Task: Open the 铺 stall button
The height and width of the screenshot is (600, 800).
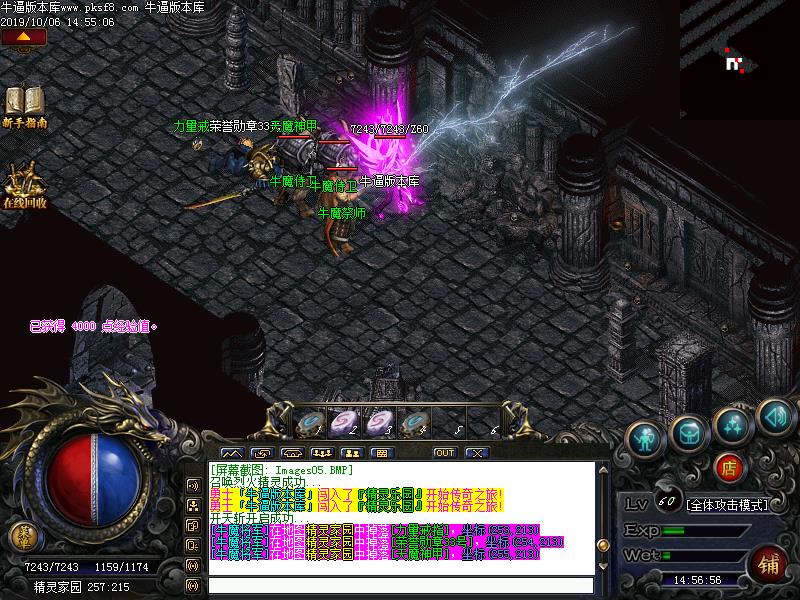Action: pos(769,564)
